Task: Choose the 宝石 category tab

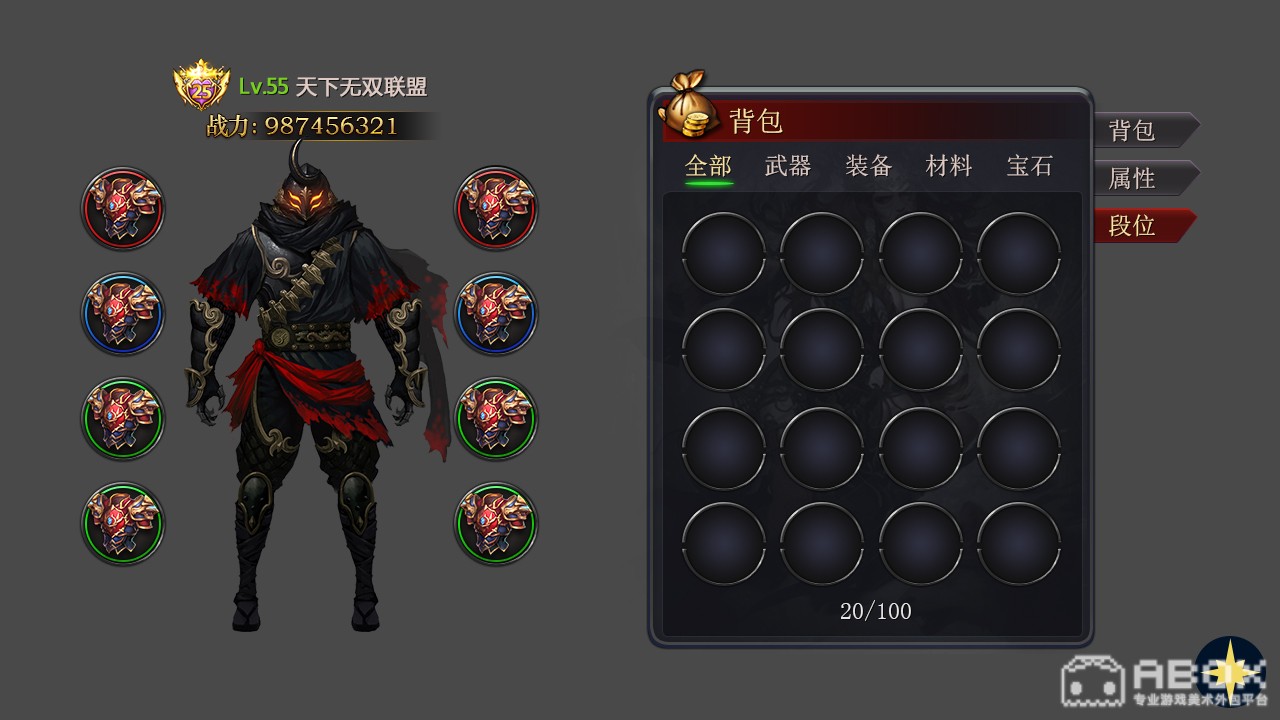Action: pyautogui.click(x=1030, y=166)
